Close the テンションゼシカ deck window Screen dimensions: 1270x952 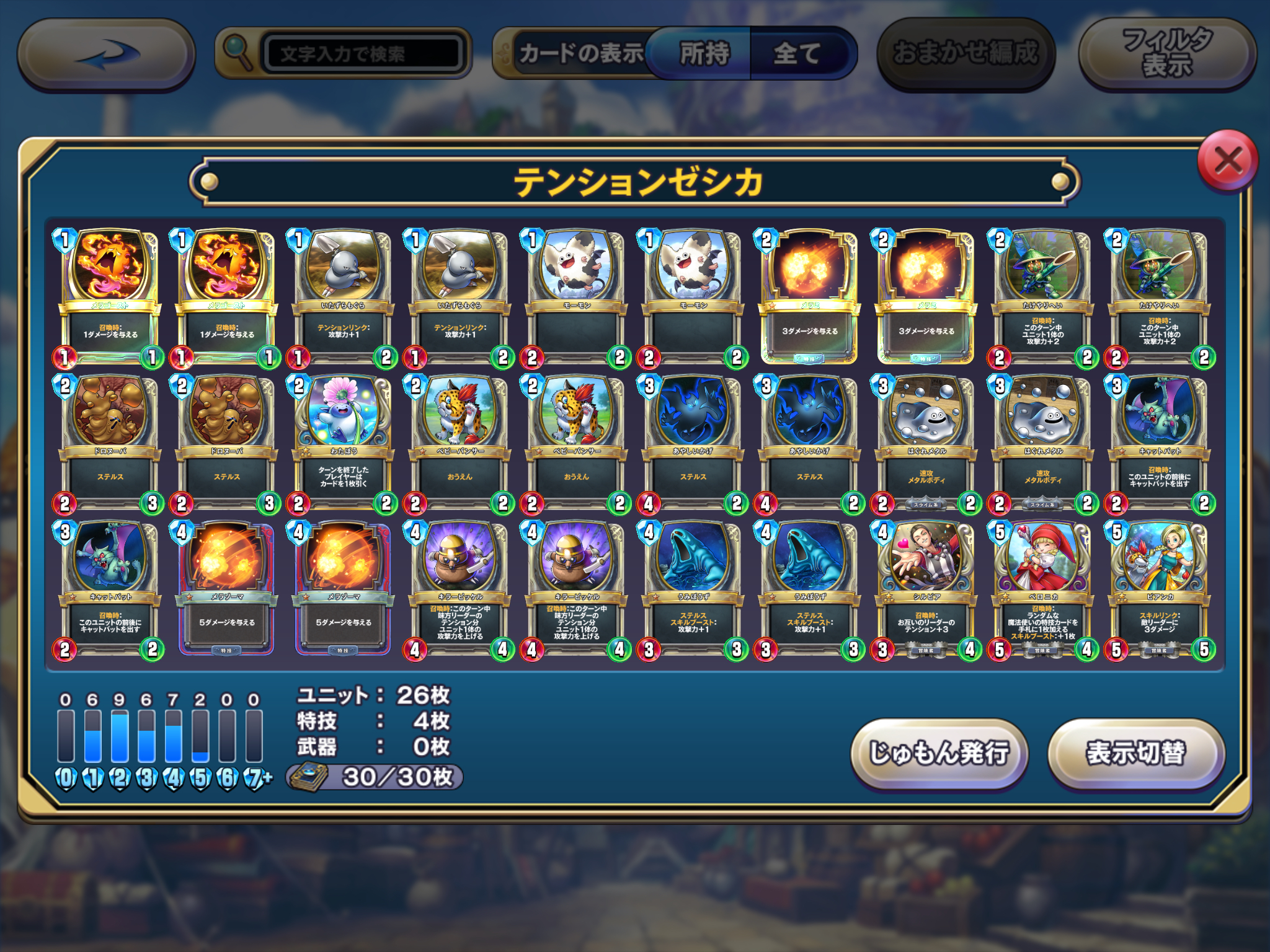click(1228, 162)
